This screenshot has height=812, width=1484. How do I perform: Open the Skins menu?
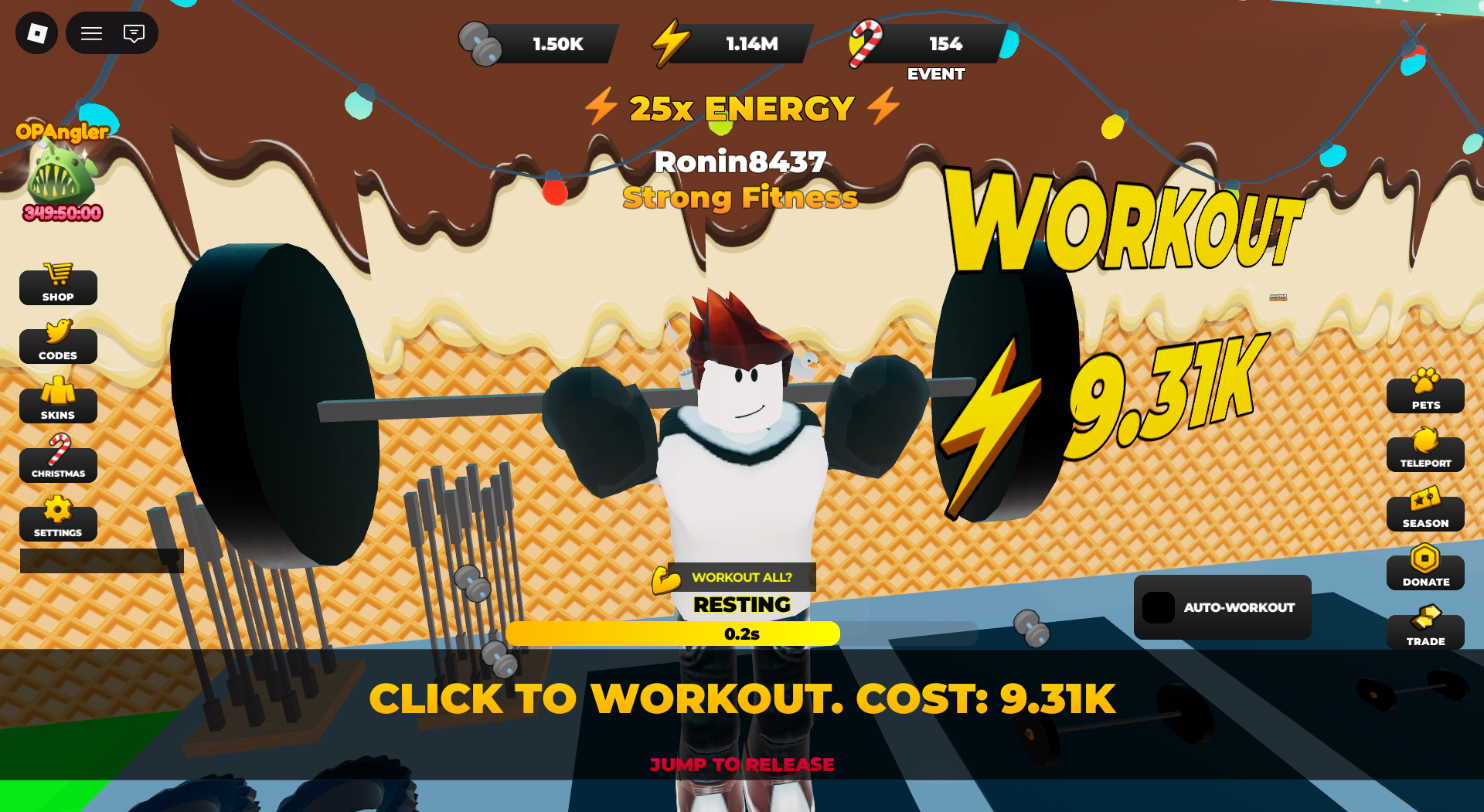point(58,403)
